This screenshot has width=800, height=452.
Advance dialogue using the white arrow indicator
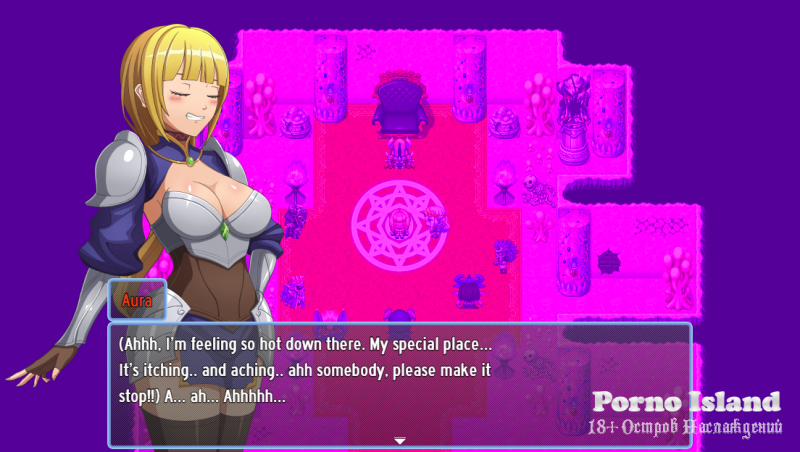tap(399, 440)
